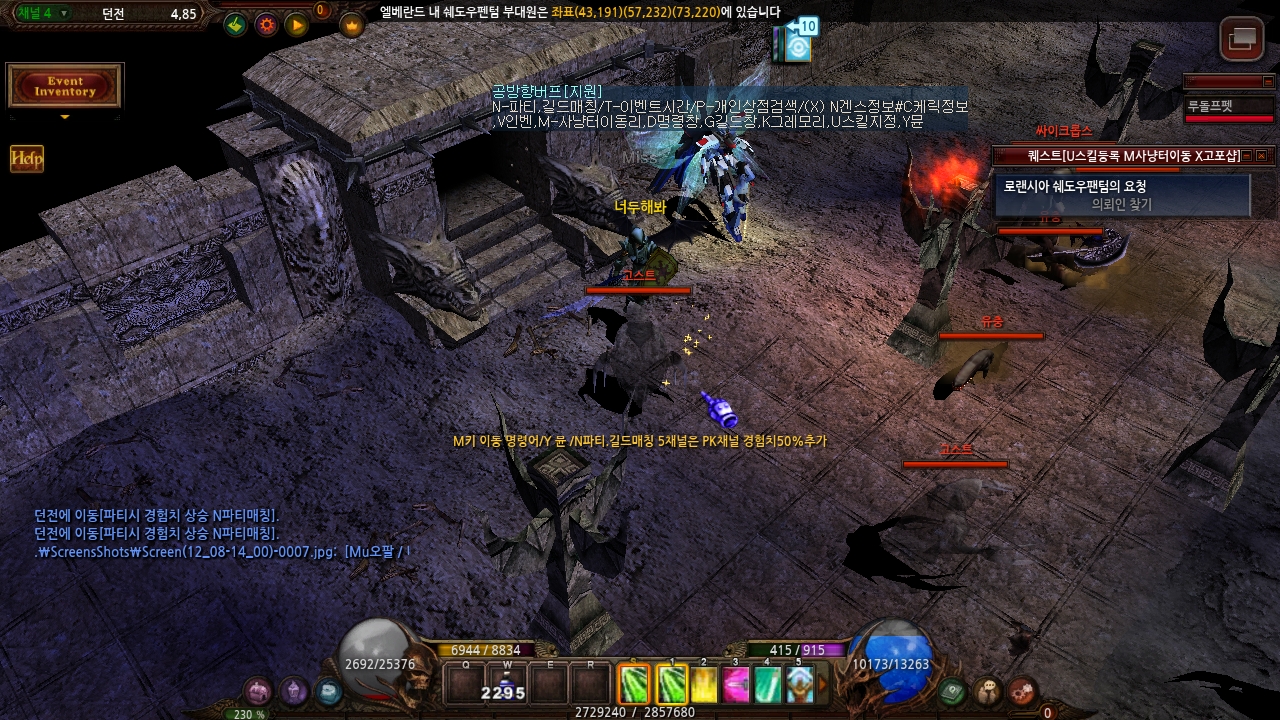
Task: Use the potion in the W slot
Action: pos(507,685)
